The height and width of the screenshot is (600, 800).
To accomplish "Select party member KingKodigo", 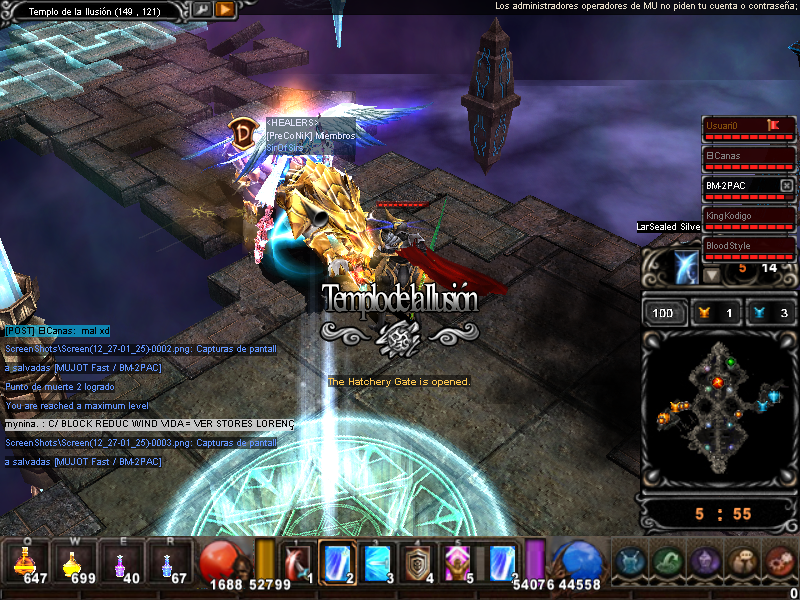I will click(749, 216).
